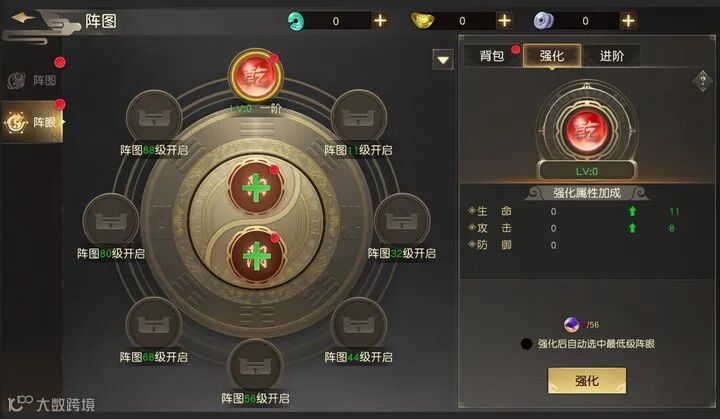Image resolution: width=720 pixels, height=419 pixels.
Task: Toggle auto-select lowest level 阵眼 option
Action: (x=527, y=344)
